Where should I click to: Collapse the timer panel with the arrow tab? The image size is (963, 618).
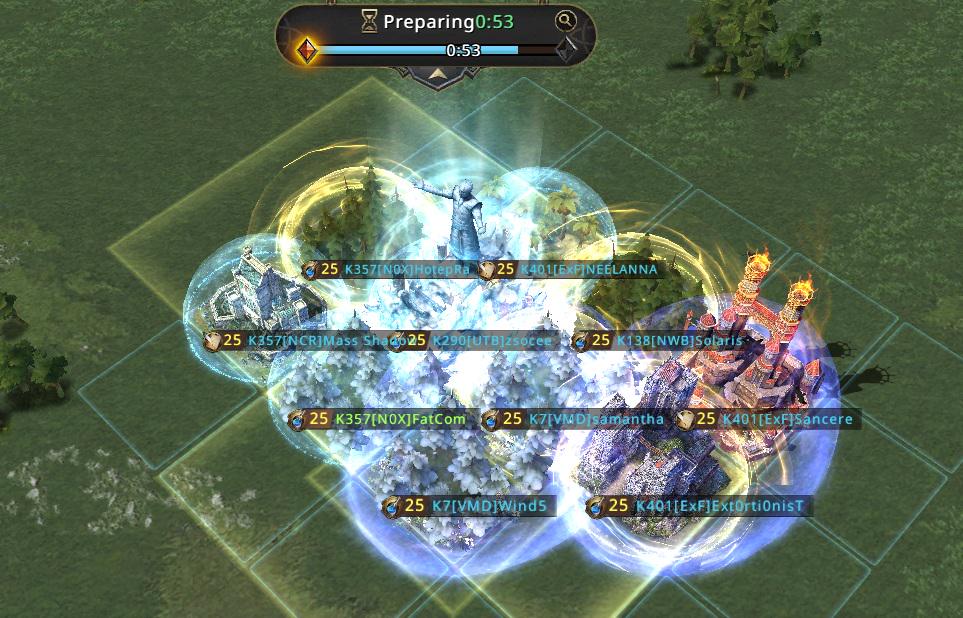tap(436, 74)
